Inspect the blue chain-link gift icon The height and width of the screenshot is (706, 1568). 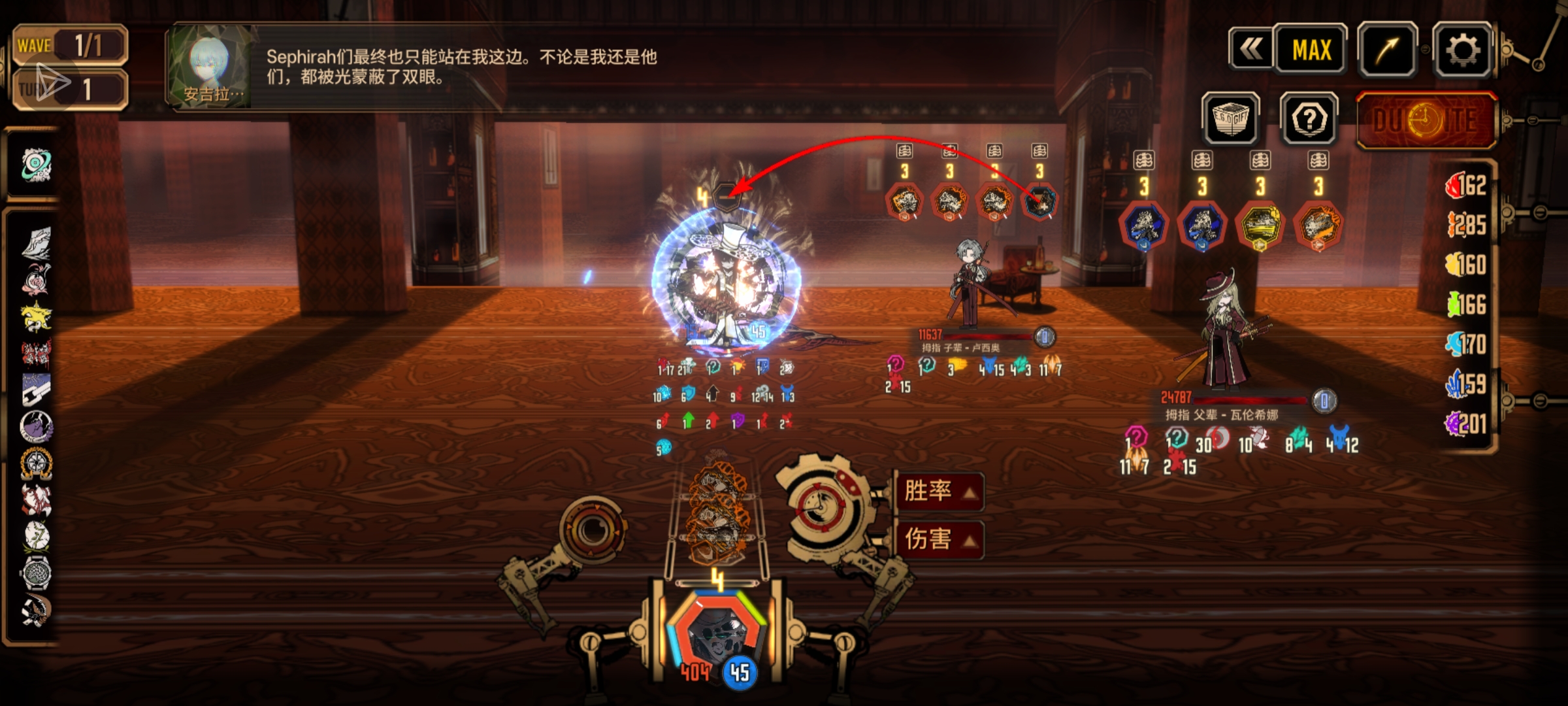point(36,390)
